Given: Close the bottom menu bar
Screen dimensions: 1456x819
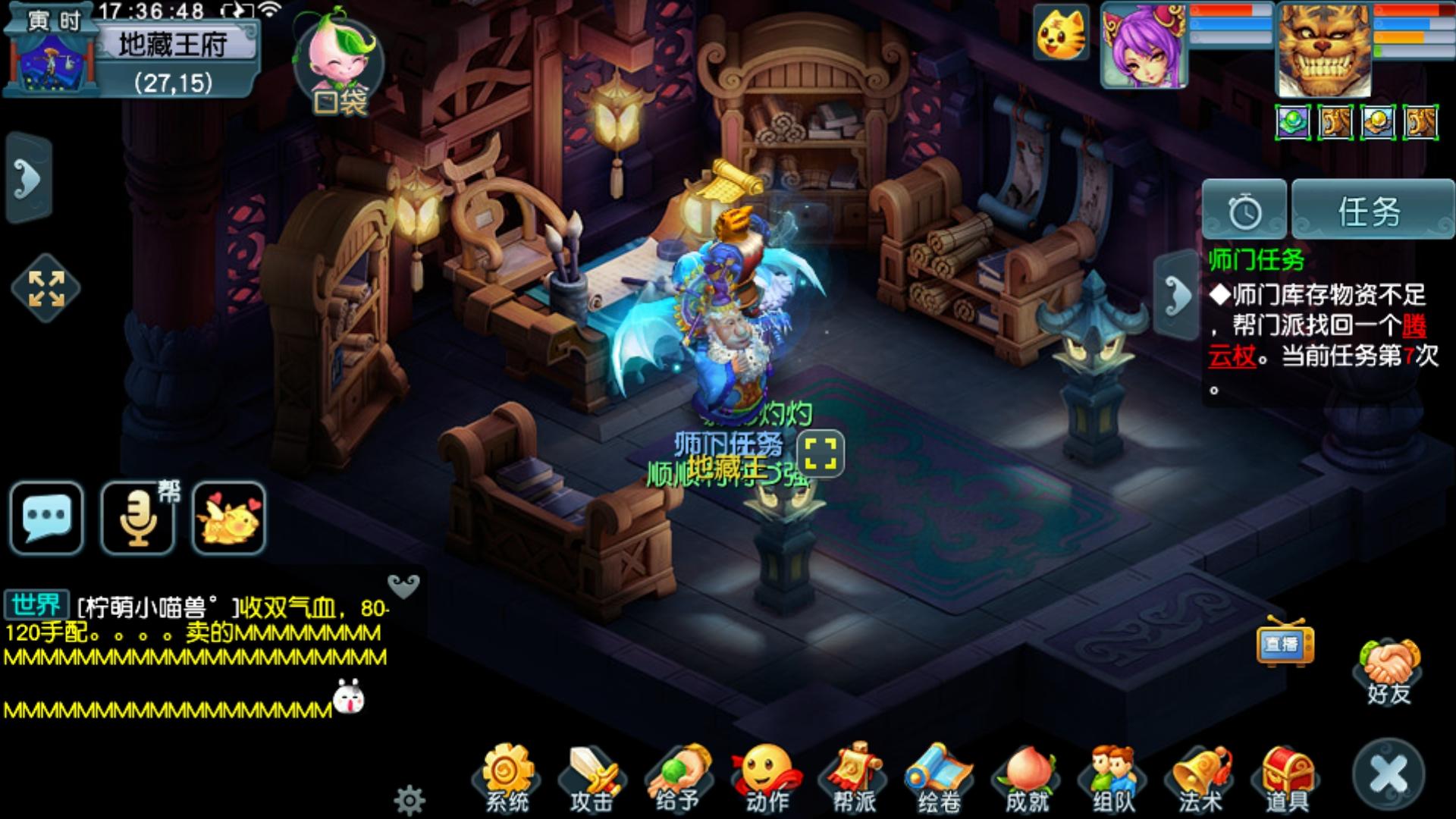Looking at the screenshot, I should pos(1389,775).
